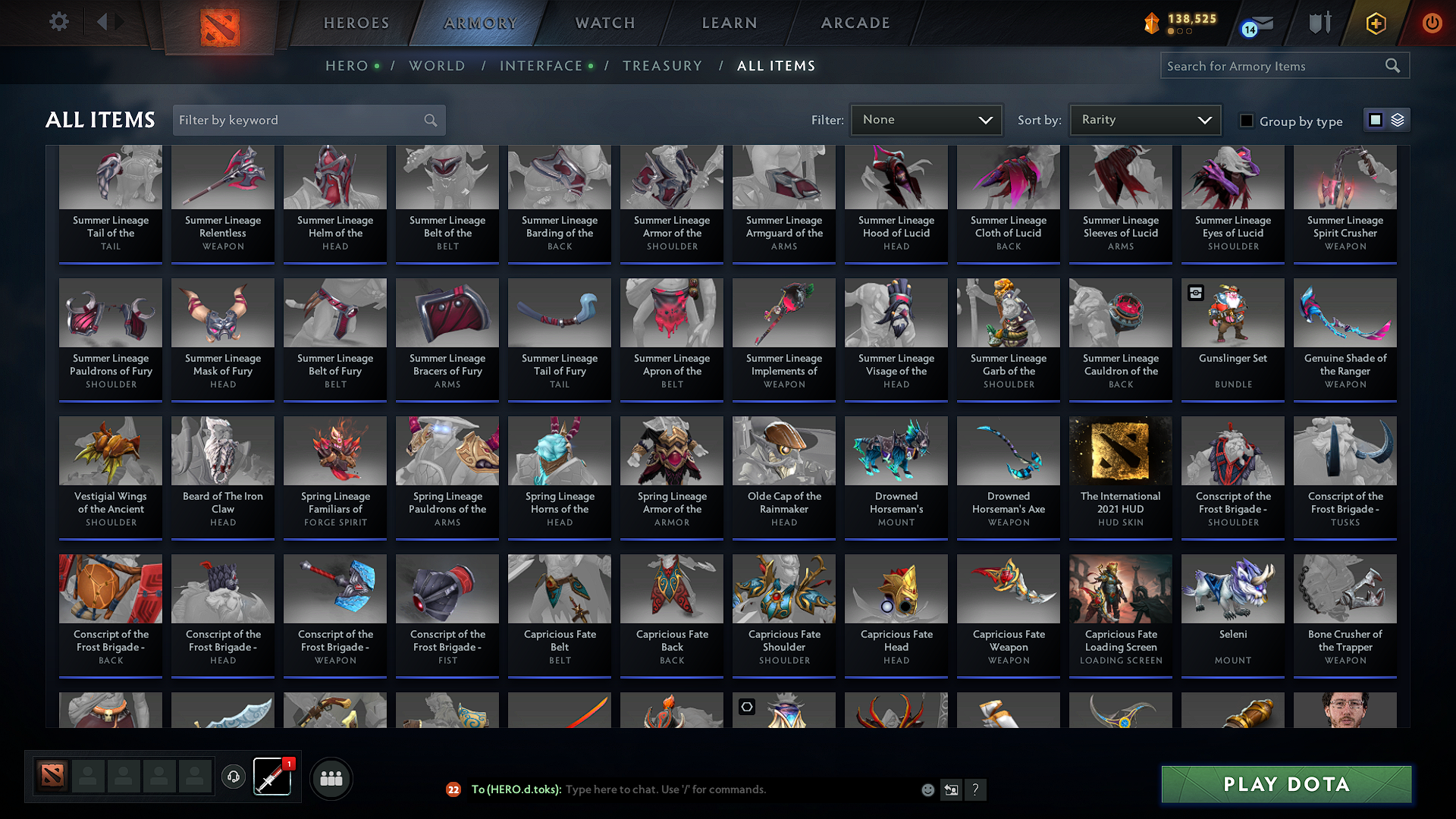Open the Filter dropdown set to None

(x=926, y=119)
